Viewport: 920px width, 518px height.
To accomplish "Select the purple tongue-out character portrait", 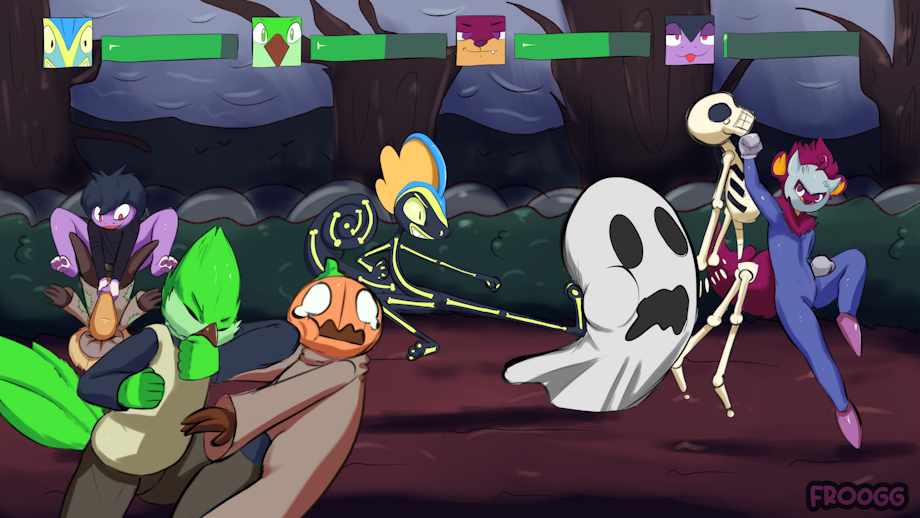I will click(x=690, y=41).
